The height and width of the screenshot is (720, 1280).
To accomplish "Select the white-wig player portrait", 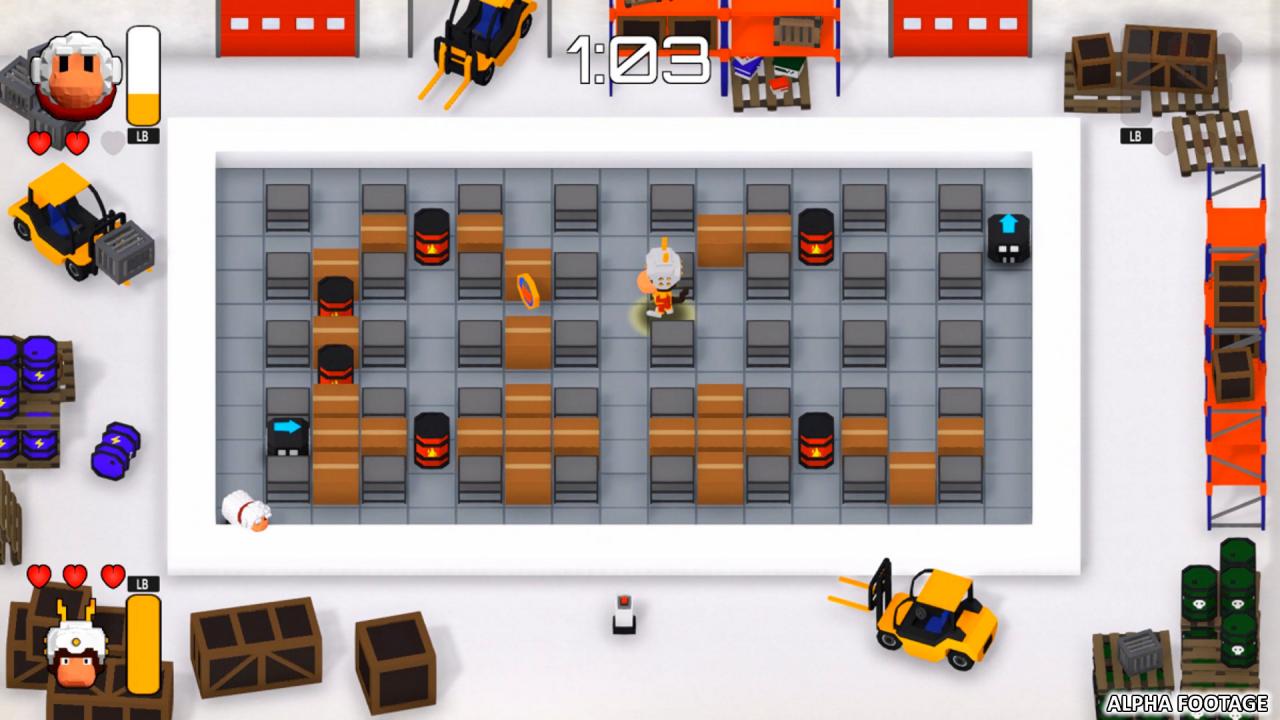I will point(74,78).
